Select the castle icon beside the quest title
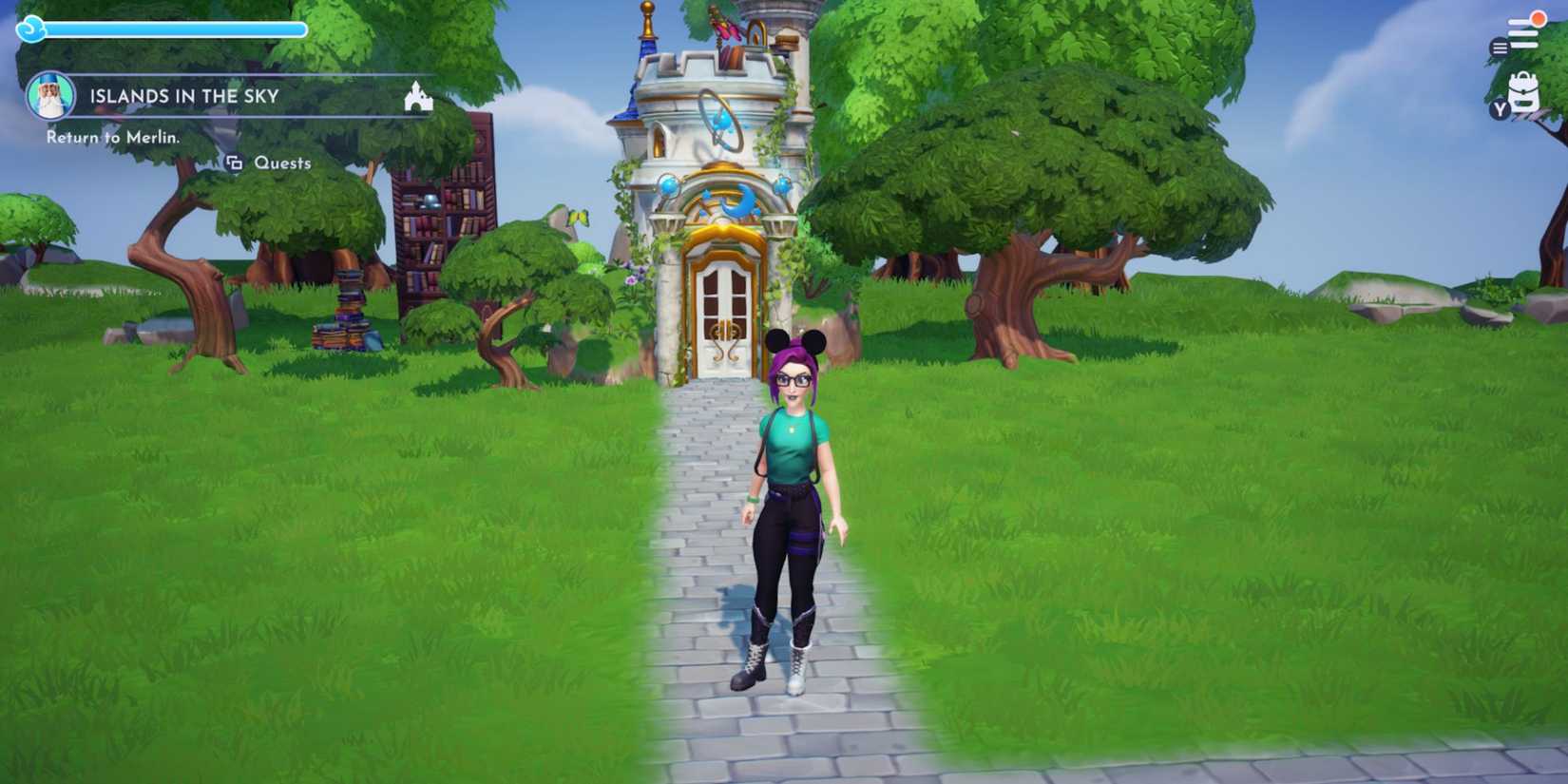Image resolution: width=1568 pixels, height=784 pixels. 418,96
